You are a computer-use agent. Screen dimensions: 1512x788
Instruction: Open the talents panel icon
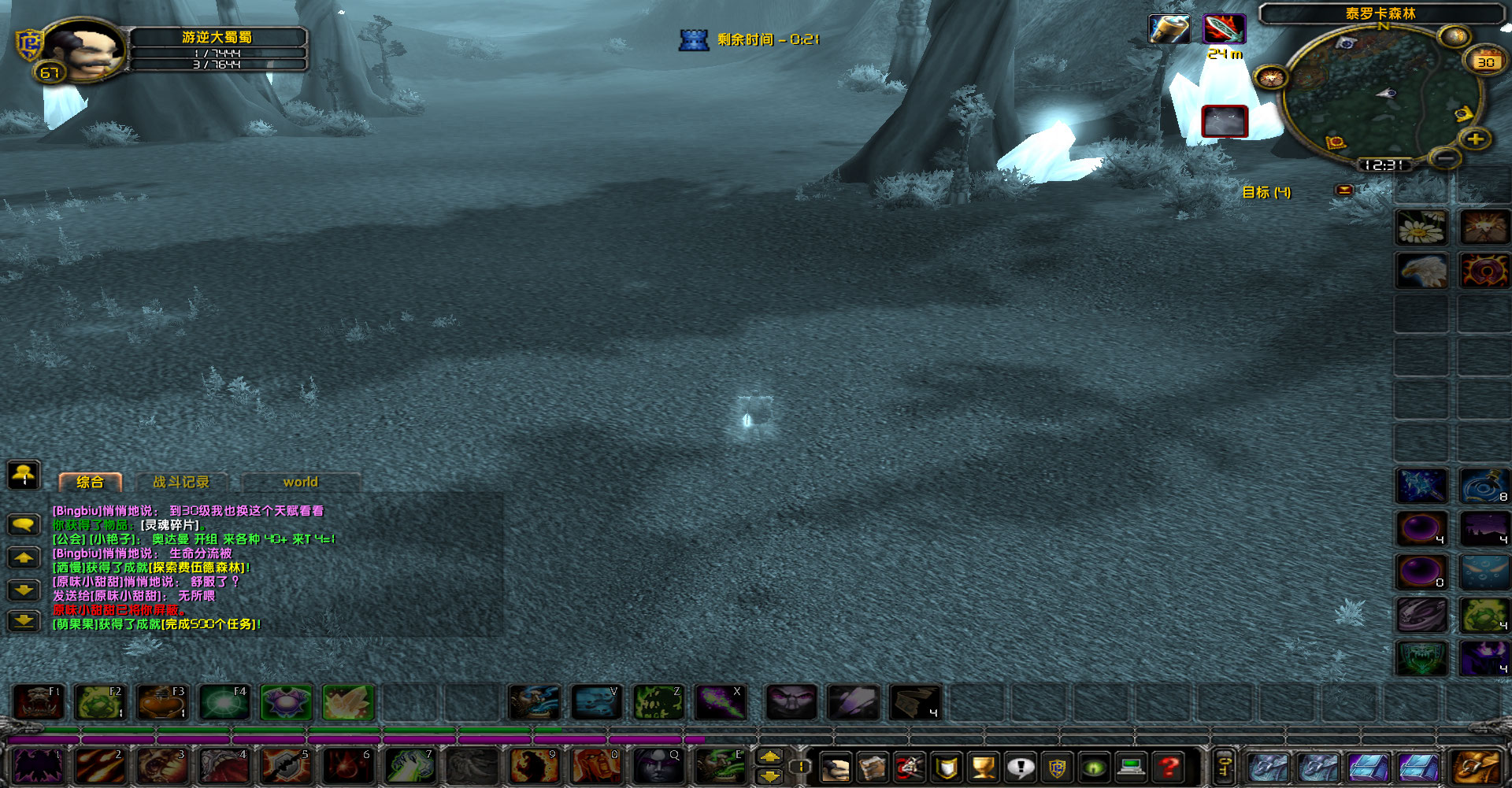tap(909, 765)
